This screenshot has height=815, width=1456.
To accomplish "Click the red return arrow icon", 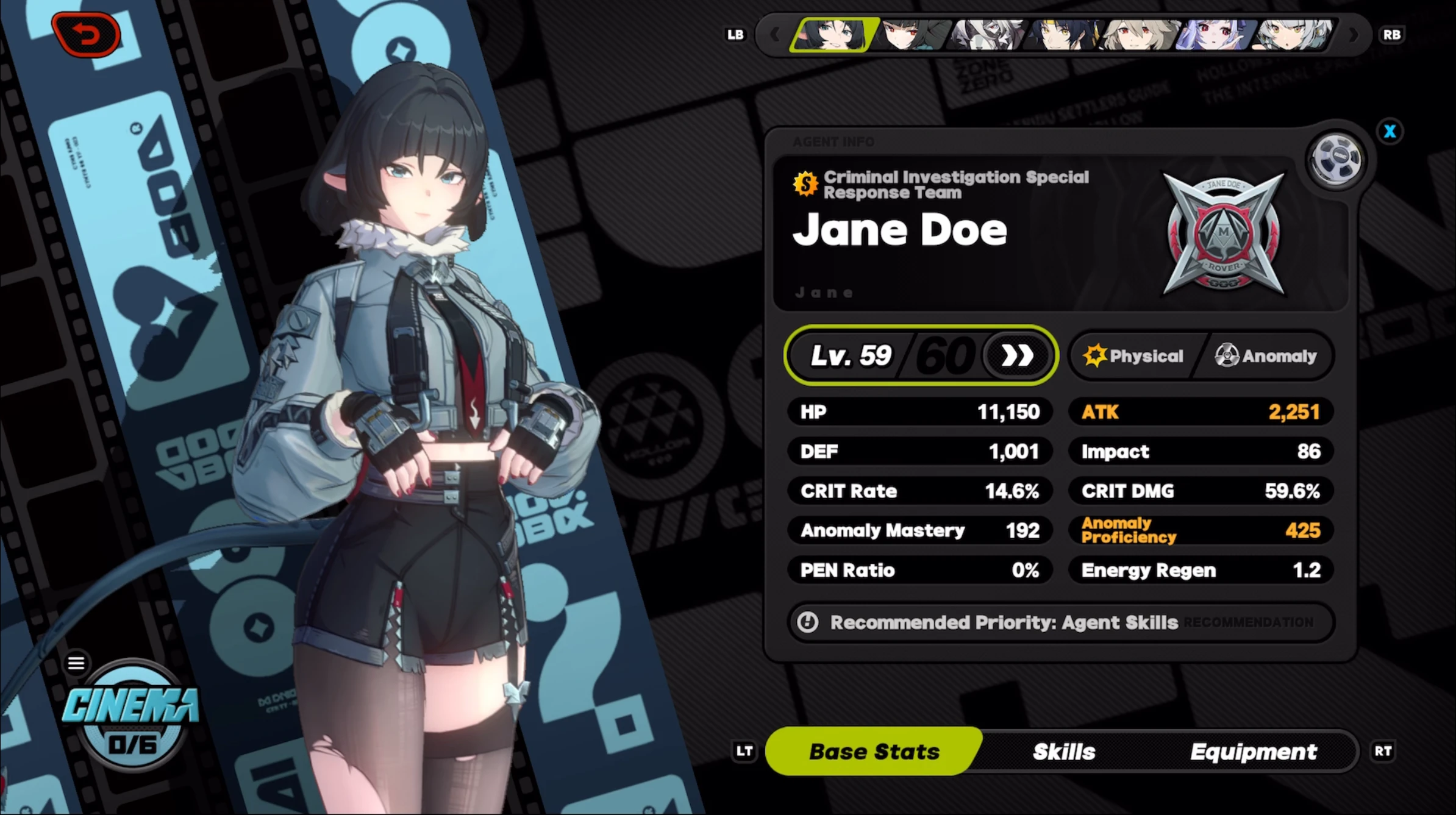I will click(x=87, y=34).
